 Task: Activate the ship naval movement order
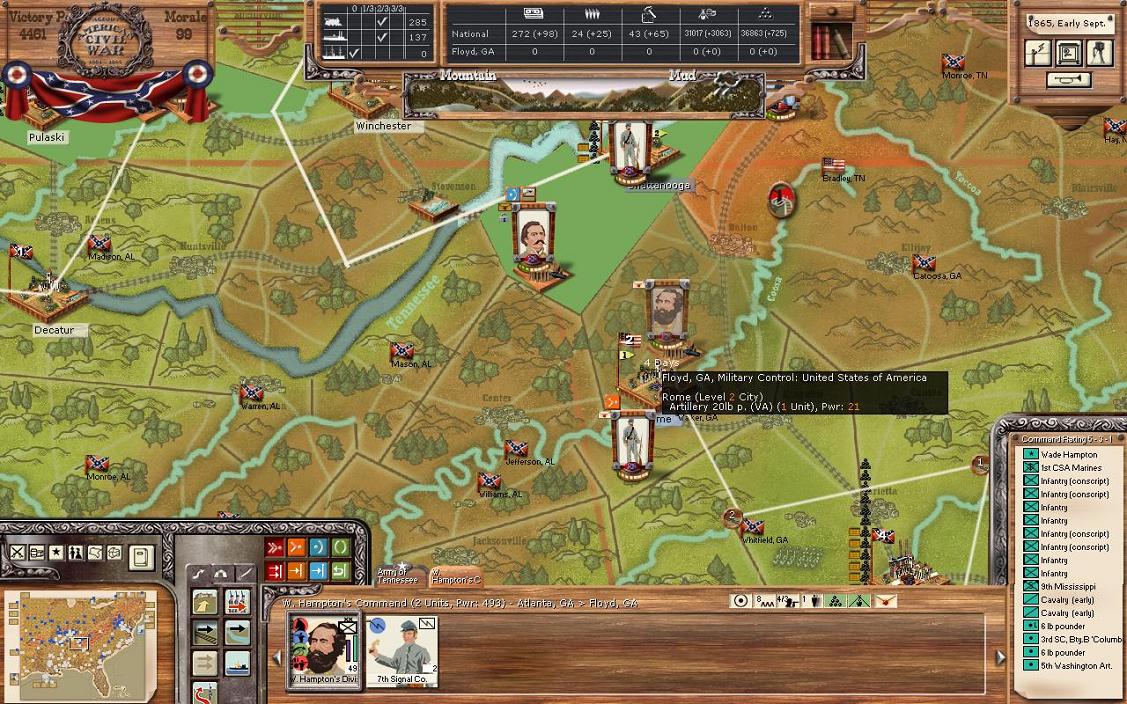tap(237, 664)
